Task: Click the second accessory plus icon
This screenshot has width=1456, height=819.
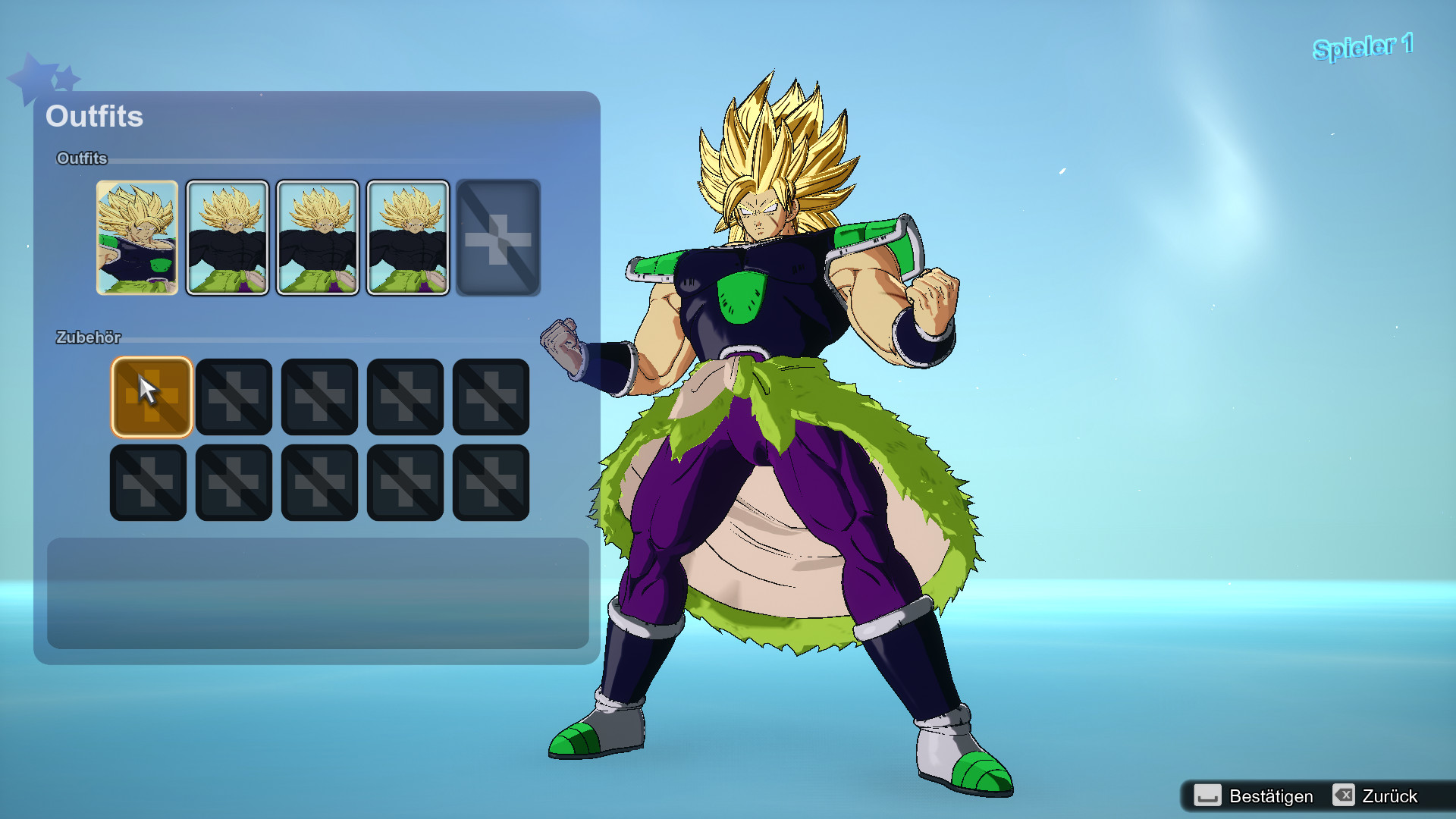Action: pyautogui.click(x=234, y=397)
